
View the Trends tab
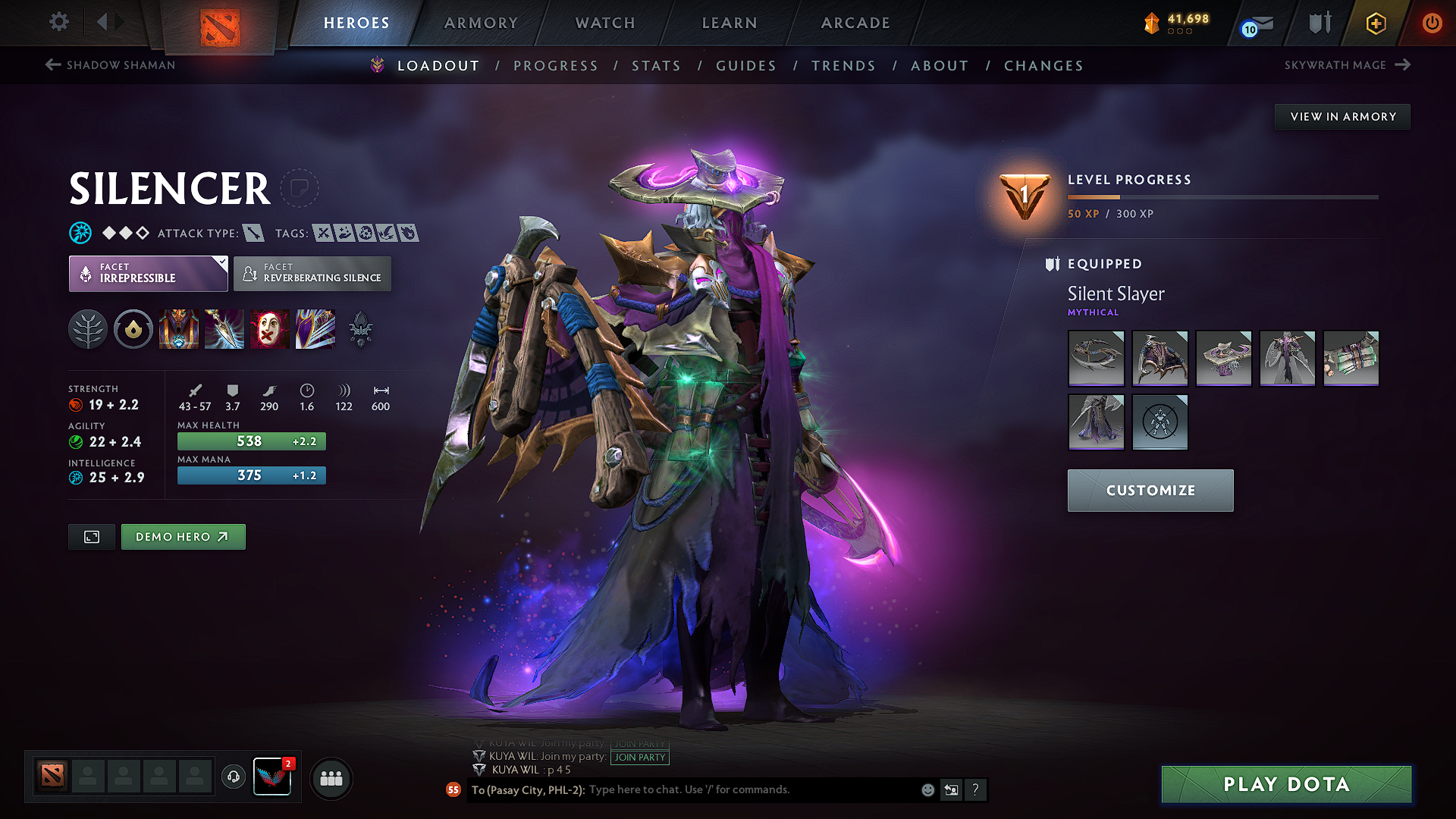tap(843, 66)
